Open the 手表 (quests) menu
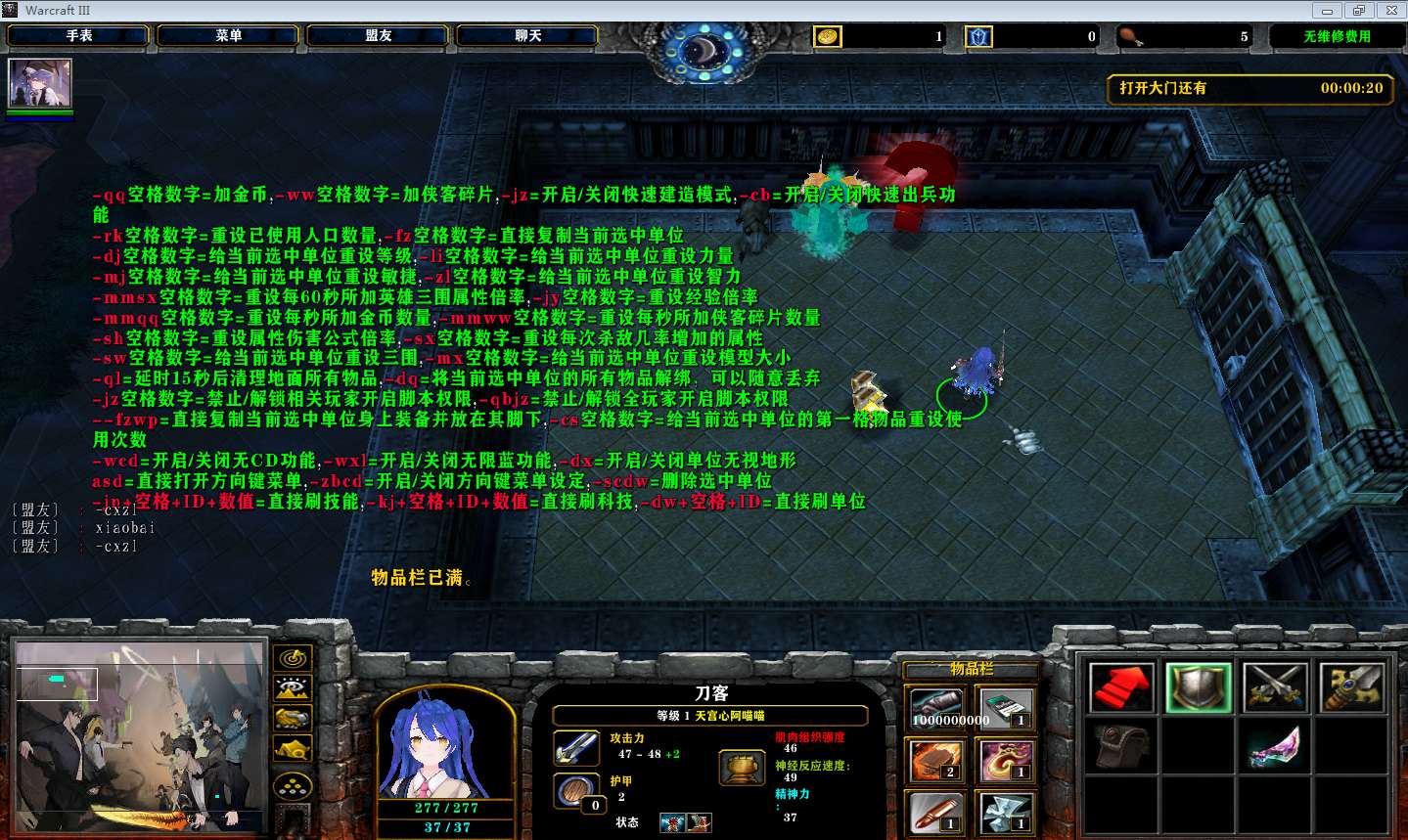This screenshot has width=1408, height=840. [x=79, y=36]
